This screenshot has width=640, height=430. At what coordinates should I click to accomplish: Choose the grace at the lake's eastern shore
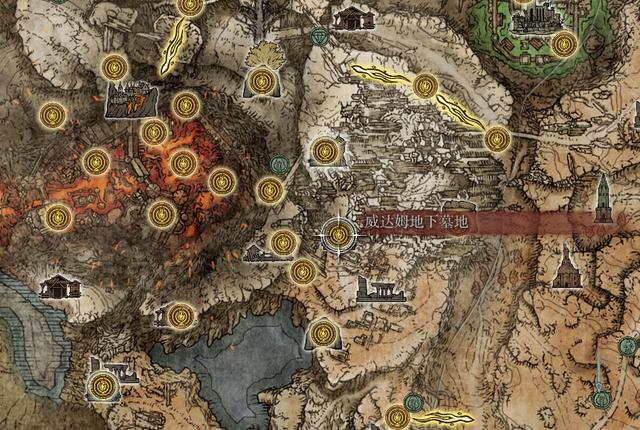pos(322,332)
